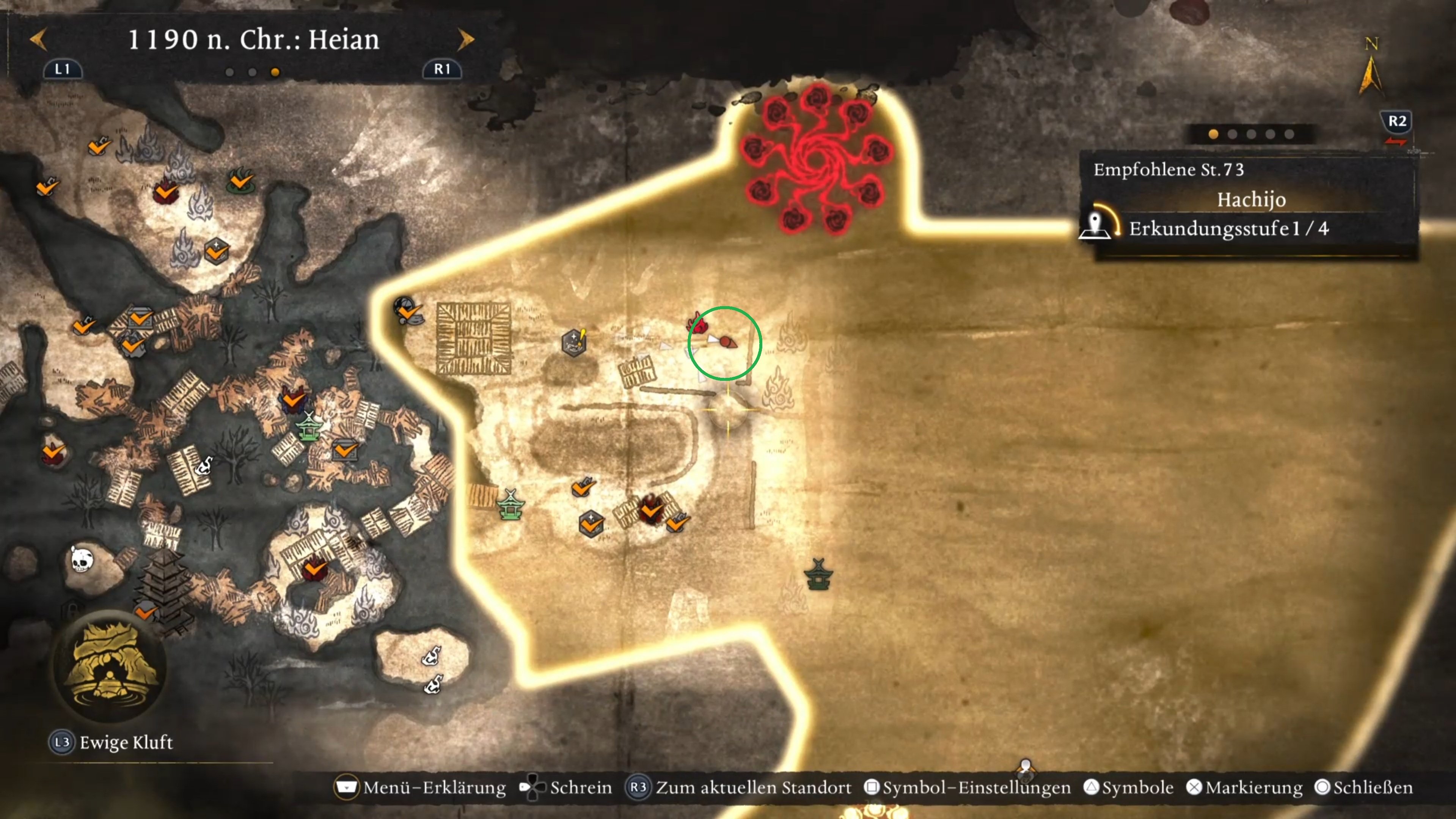Go to the next era with right arrow
Viewport: 1456px width, 819px height.
pos(466,39)
